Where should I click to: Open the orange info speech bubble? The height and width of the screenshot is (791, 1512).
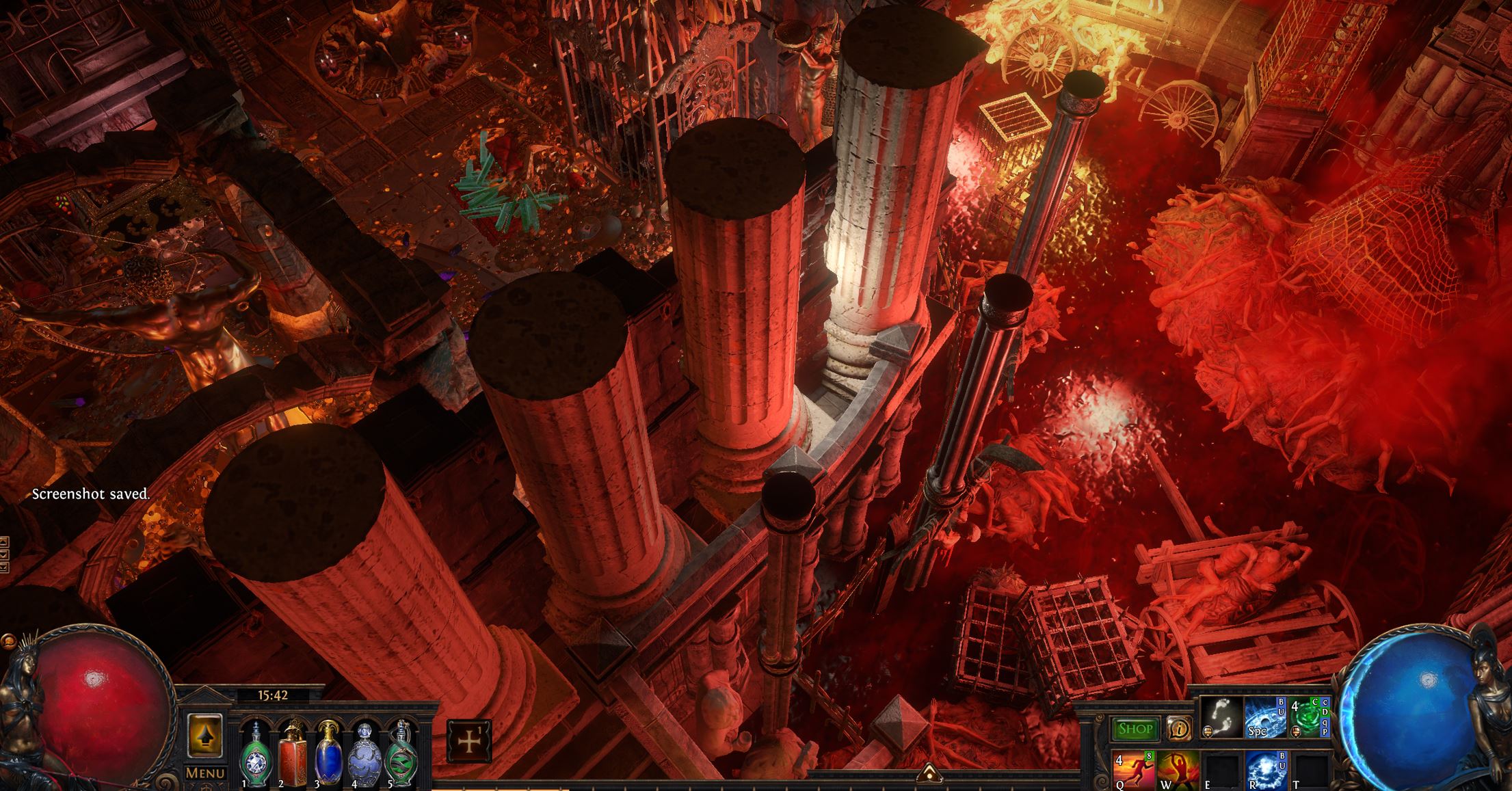(x=1177, y=729)
